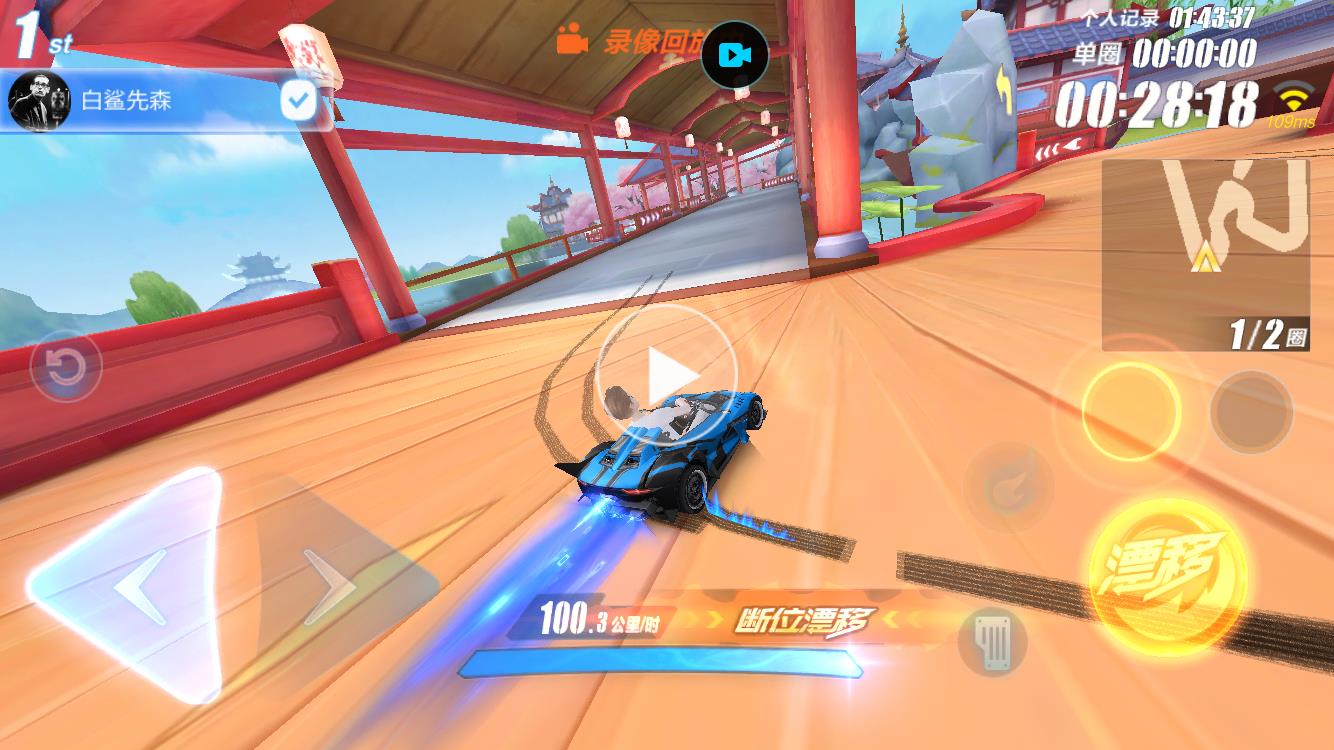Resume the replay with the center play button
The height and width of the screenshot is (750, 1334).
[666, 375]
